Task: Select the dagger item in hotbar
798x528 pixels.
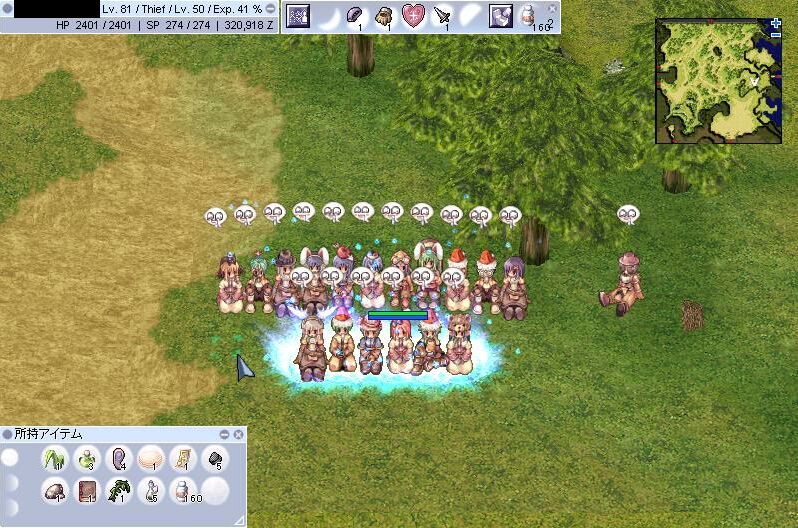Action: coord(442,15)
